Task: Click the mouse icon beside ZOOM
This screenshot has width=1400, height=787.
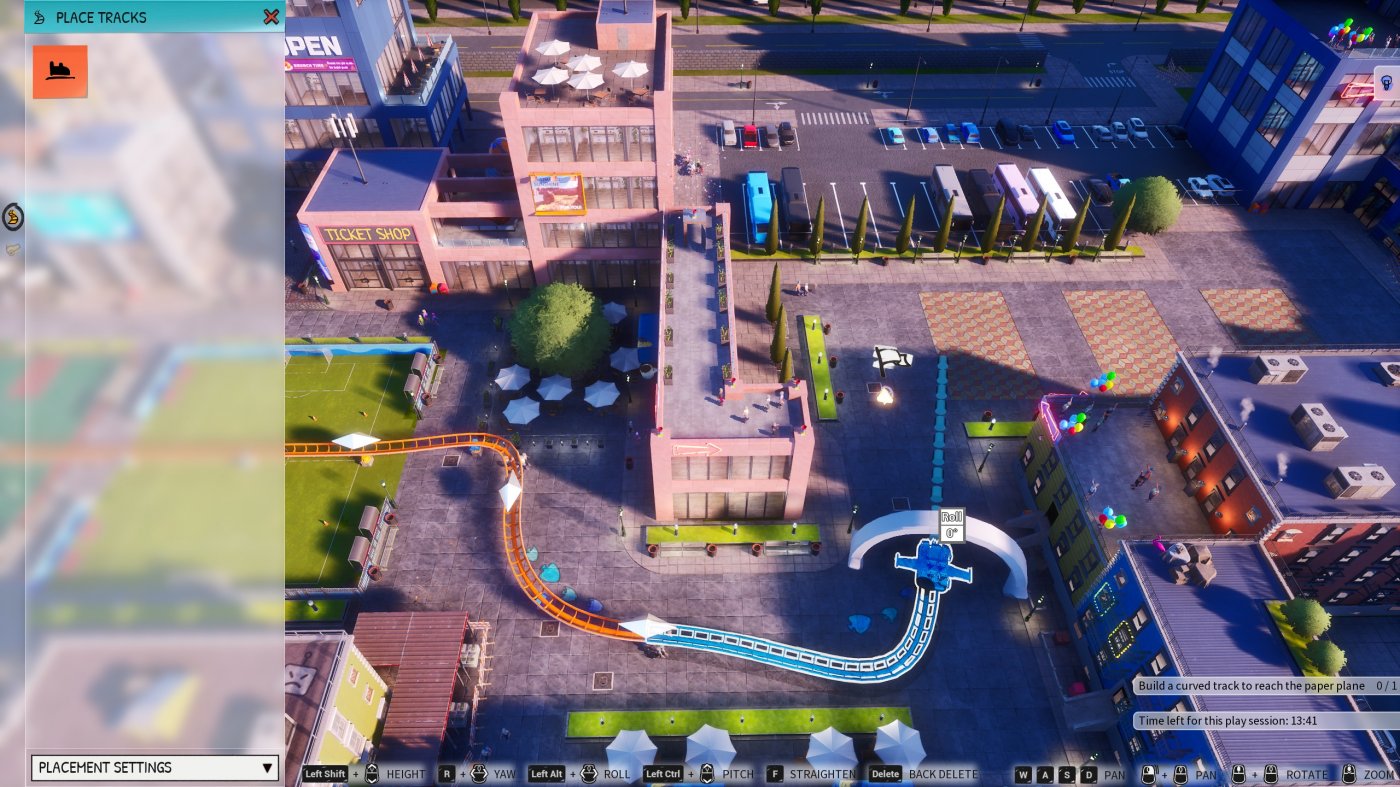Action: coord(1351,773)
